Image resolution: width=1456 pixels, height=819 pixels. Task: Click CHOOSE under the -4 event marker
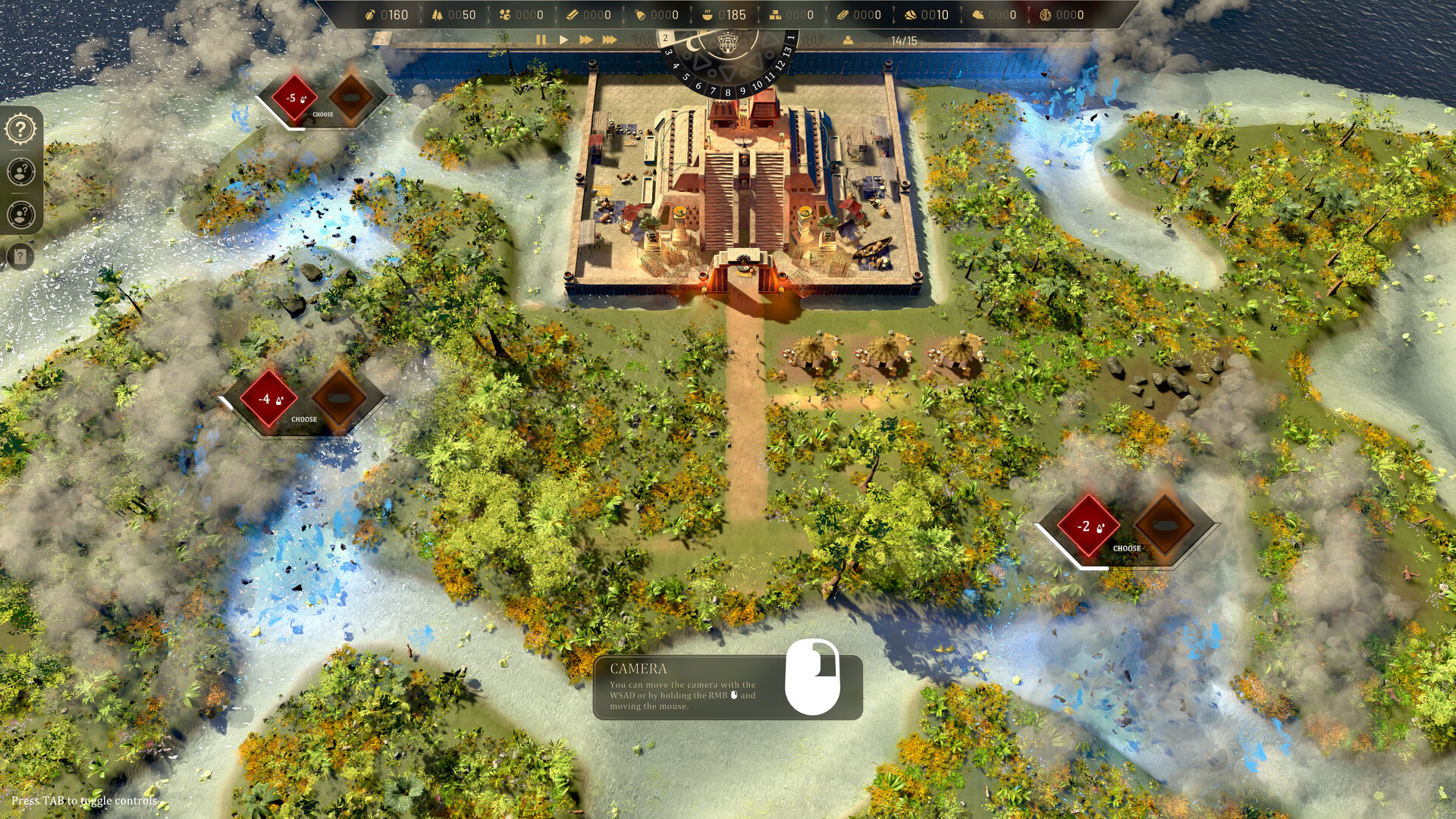[305, 418]
